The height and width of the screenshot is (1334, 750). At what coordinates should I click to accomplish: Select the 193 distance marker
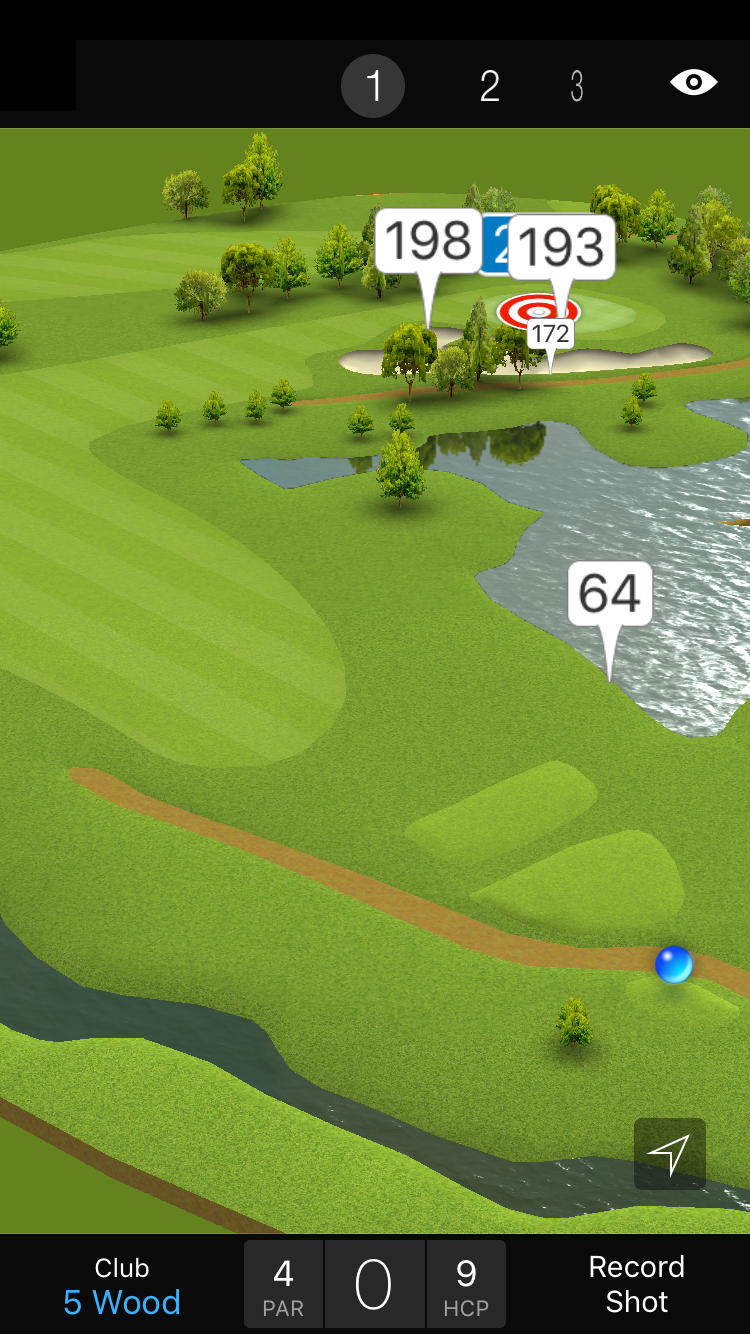(561, 247)
